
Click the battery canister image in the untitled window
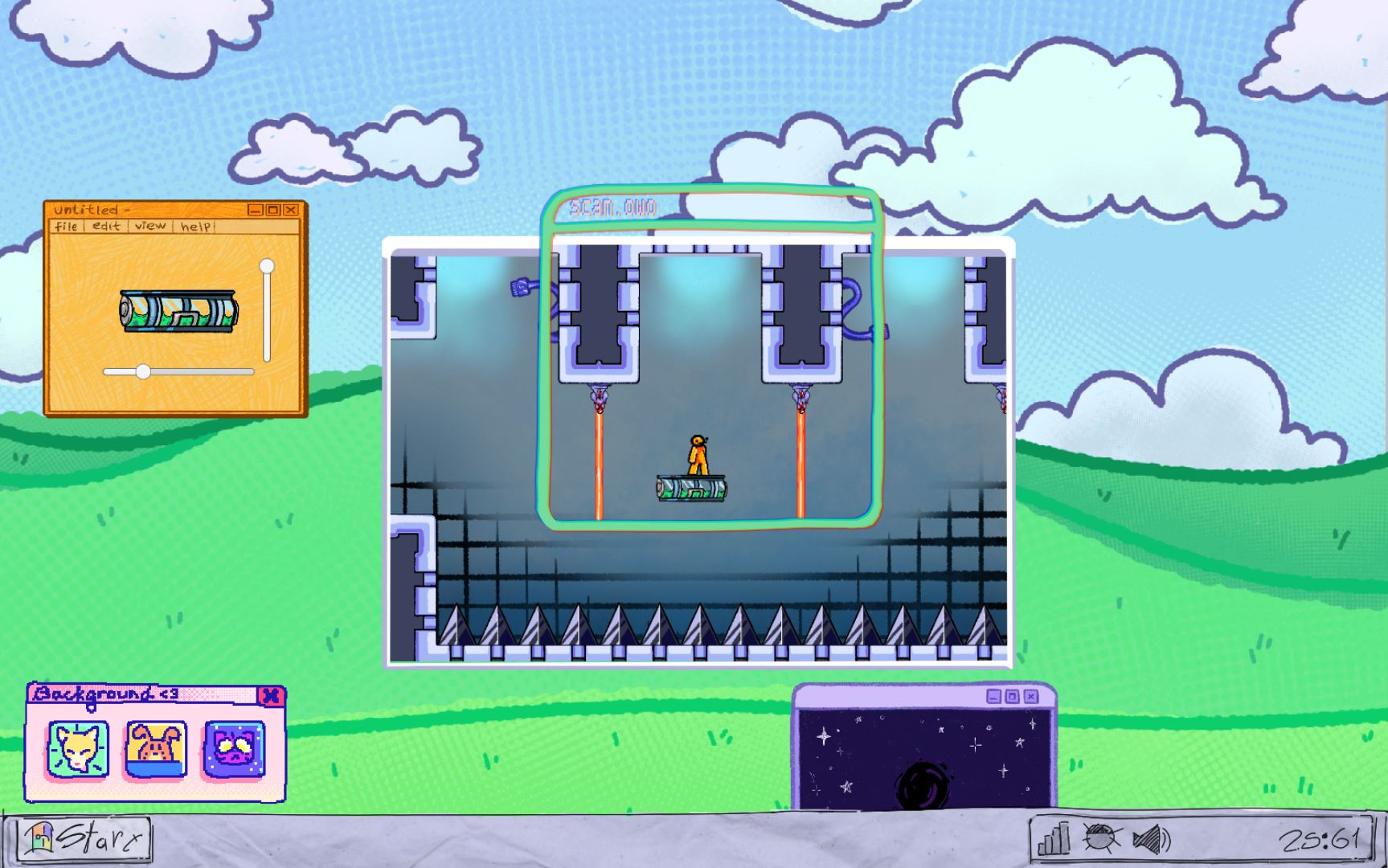click(178, 309)
